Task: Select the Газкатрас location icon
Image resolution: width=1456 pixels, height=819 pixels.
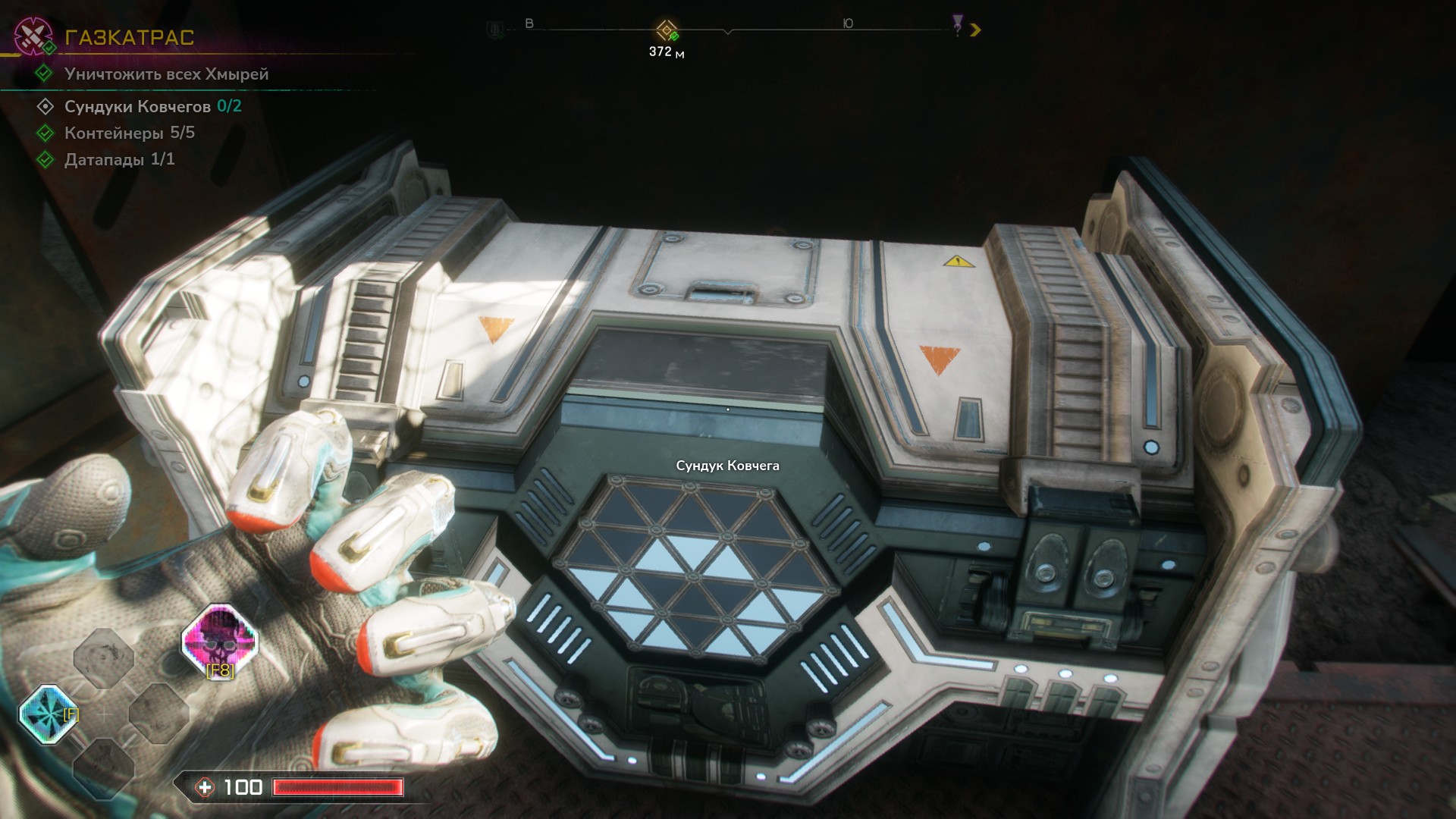Action: pos(33,36)
